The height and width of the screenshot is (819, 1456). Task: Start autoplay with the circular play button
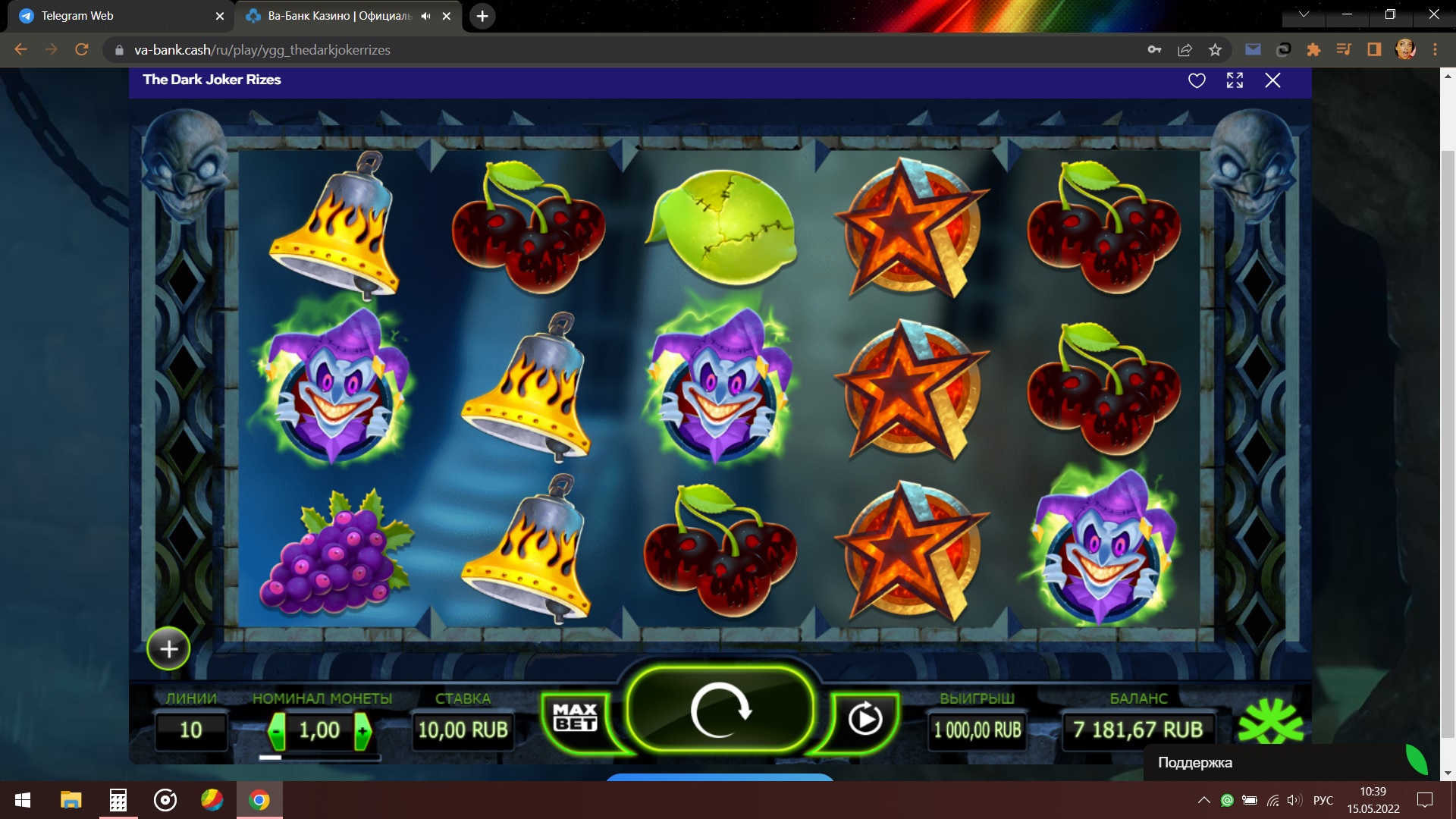pos(864,718)
